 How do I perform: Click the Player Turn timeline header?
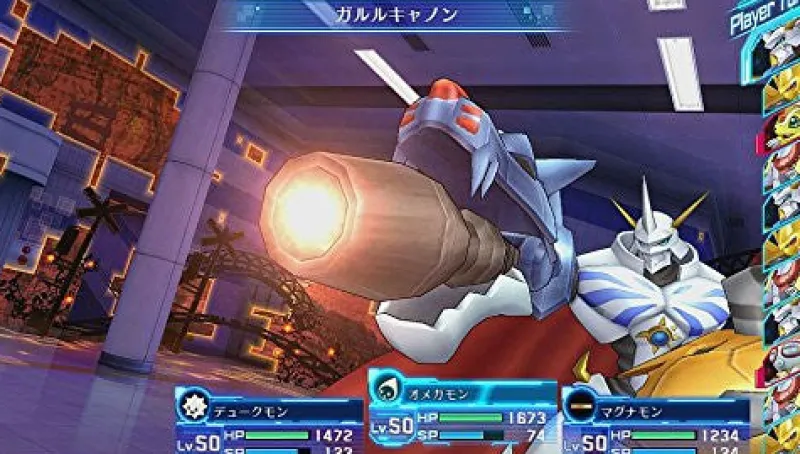[766, 17]
